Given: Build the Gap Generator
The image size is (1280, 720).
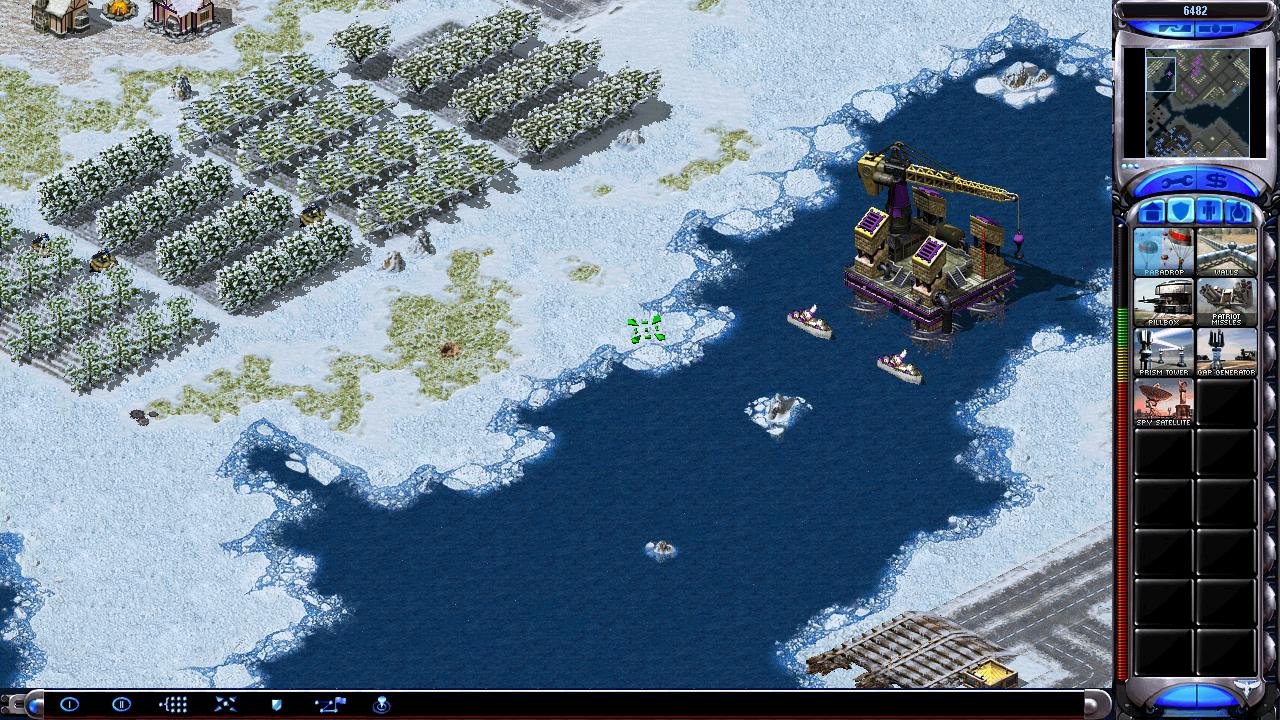Looking at the screenshot, I should pyautogui.click(x=1226, y=352).
